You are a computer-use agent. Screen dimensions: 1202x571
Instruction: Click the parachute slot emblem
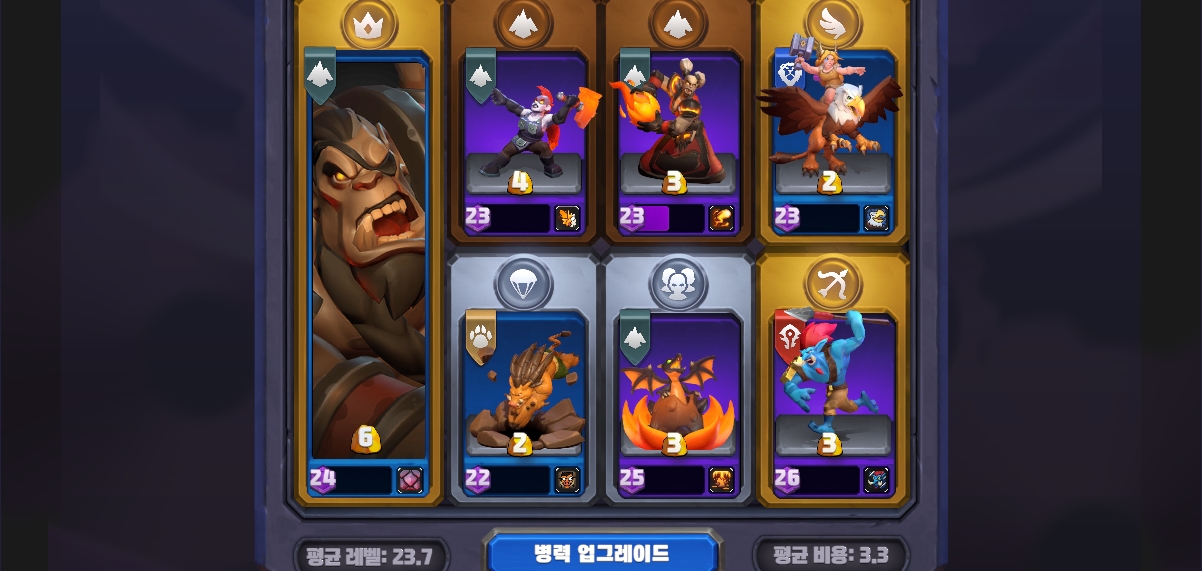pyautogui.click(x=523, y=283)
